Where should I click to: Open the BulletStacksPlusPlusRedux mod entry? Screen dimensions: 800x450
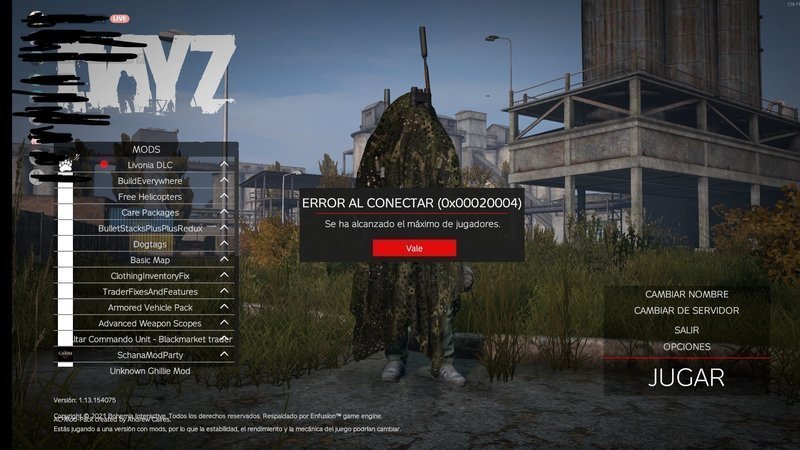150,228
